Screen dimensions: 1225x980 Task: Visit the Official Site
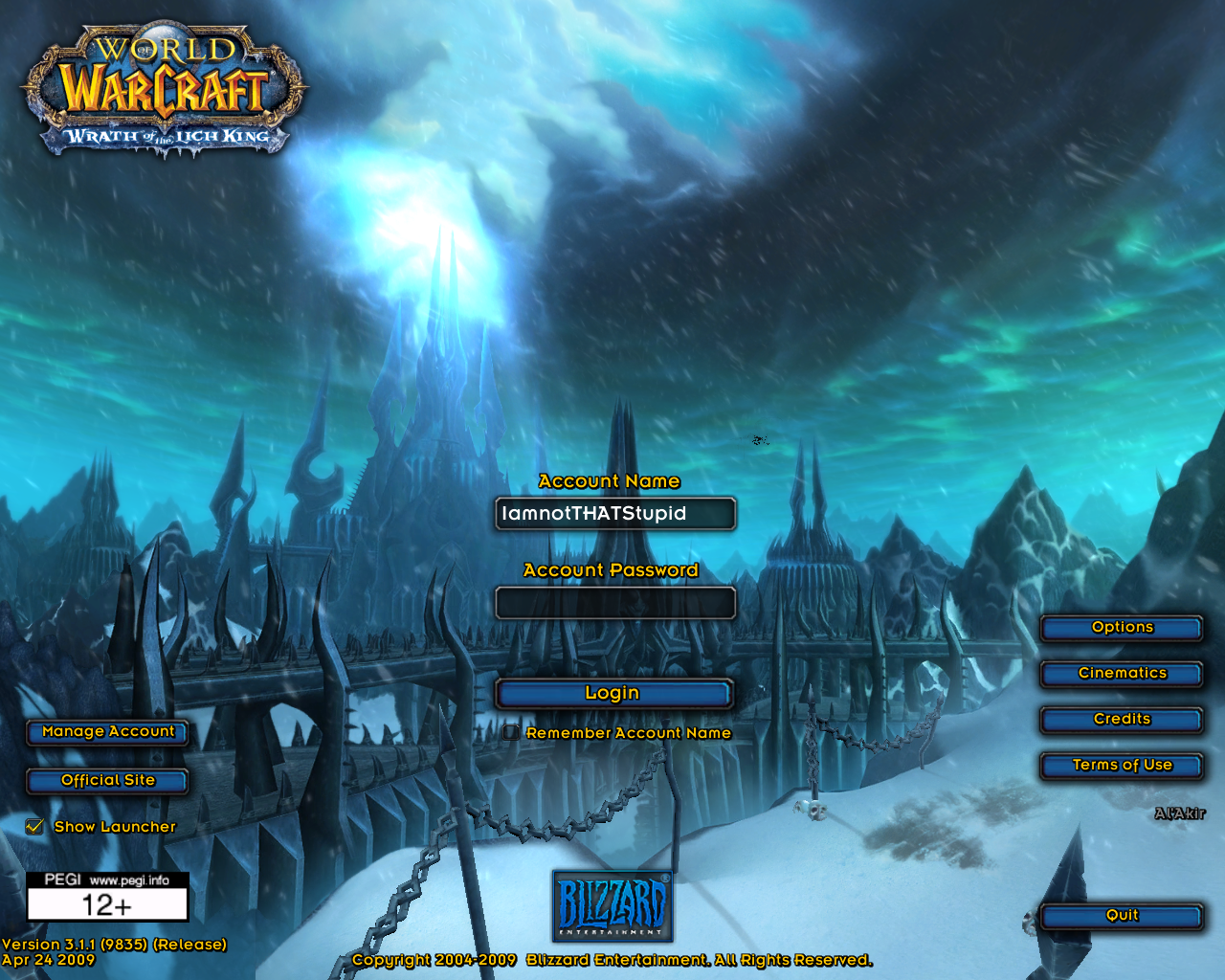106,780
